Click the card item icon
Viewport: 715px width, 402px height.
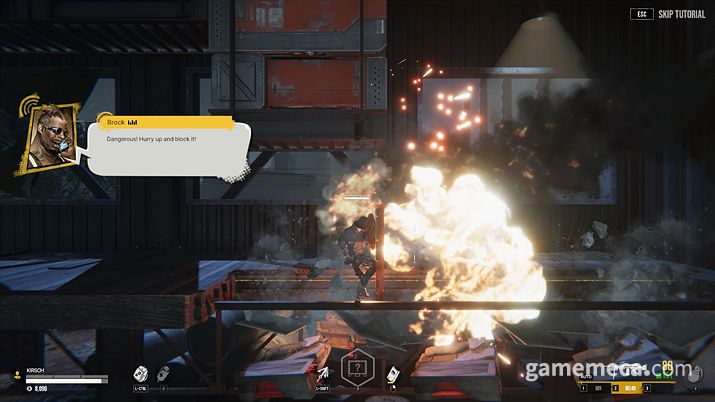coord(393,375)
